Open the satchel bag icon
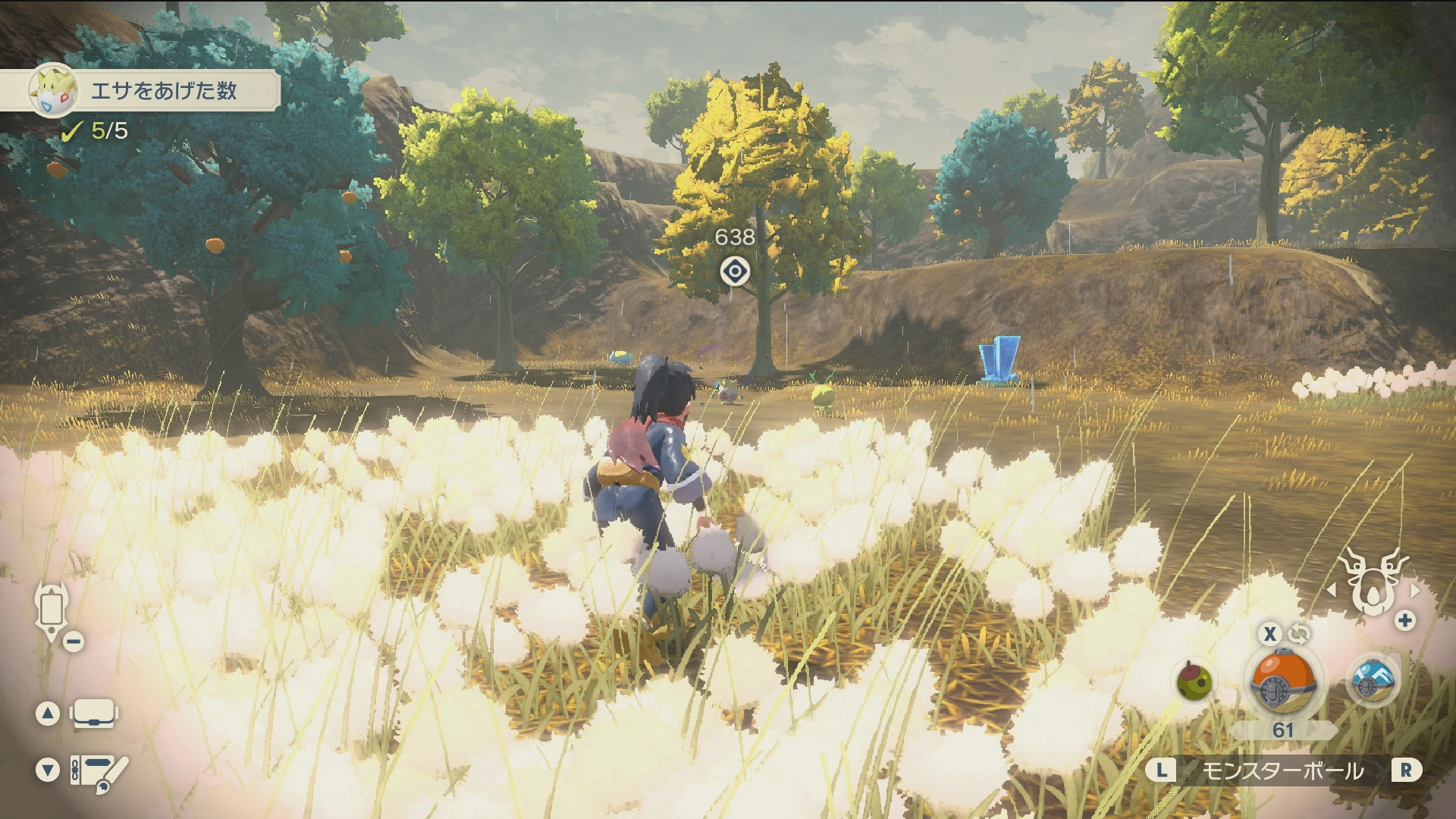The image size is (1456, 819). [x=94, y=714]
